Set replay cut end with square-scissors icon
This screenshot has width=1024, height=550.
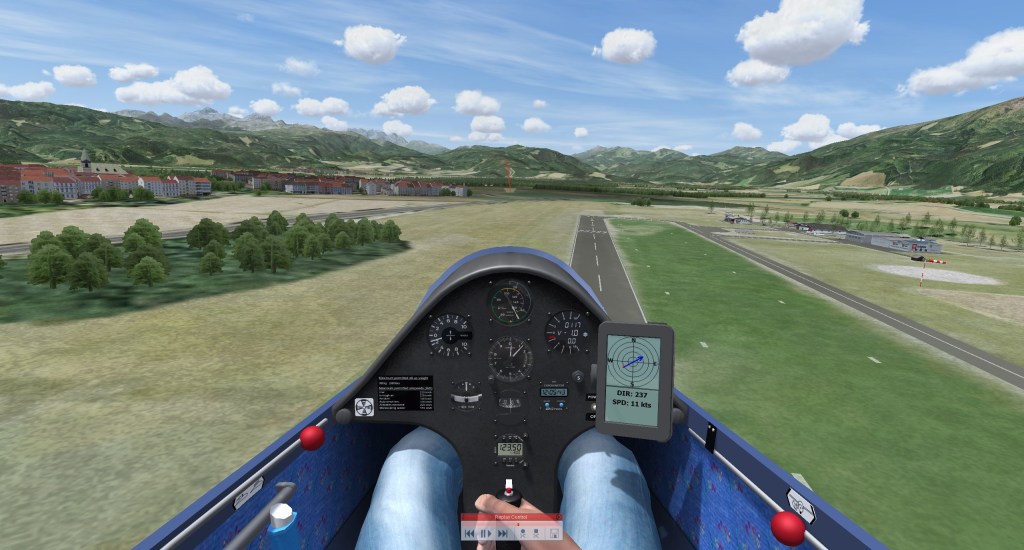pyautogui.click(x=536, y=534)
